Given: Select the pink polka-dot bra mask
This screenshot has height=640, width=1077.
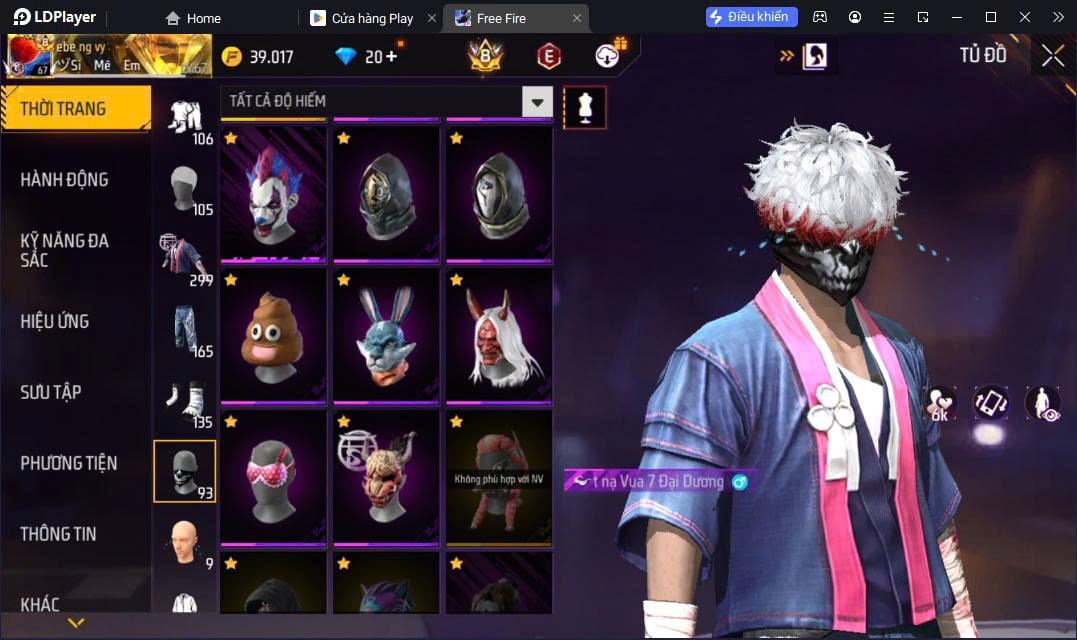Looking at the screenshot, I should pyautogui.click(x=274, y=478).
